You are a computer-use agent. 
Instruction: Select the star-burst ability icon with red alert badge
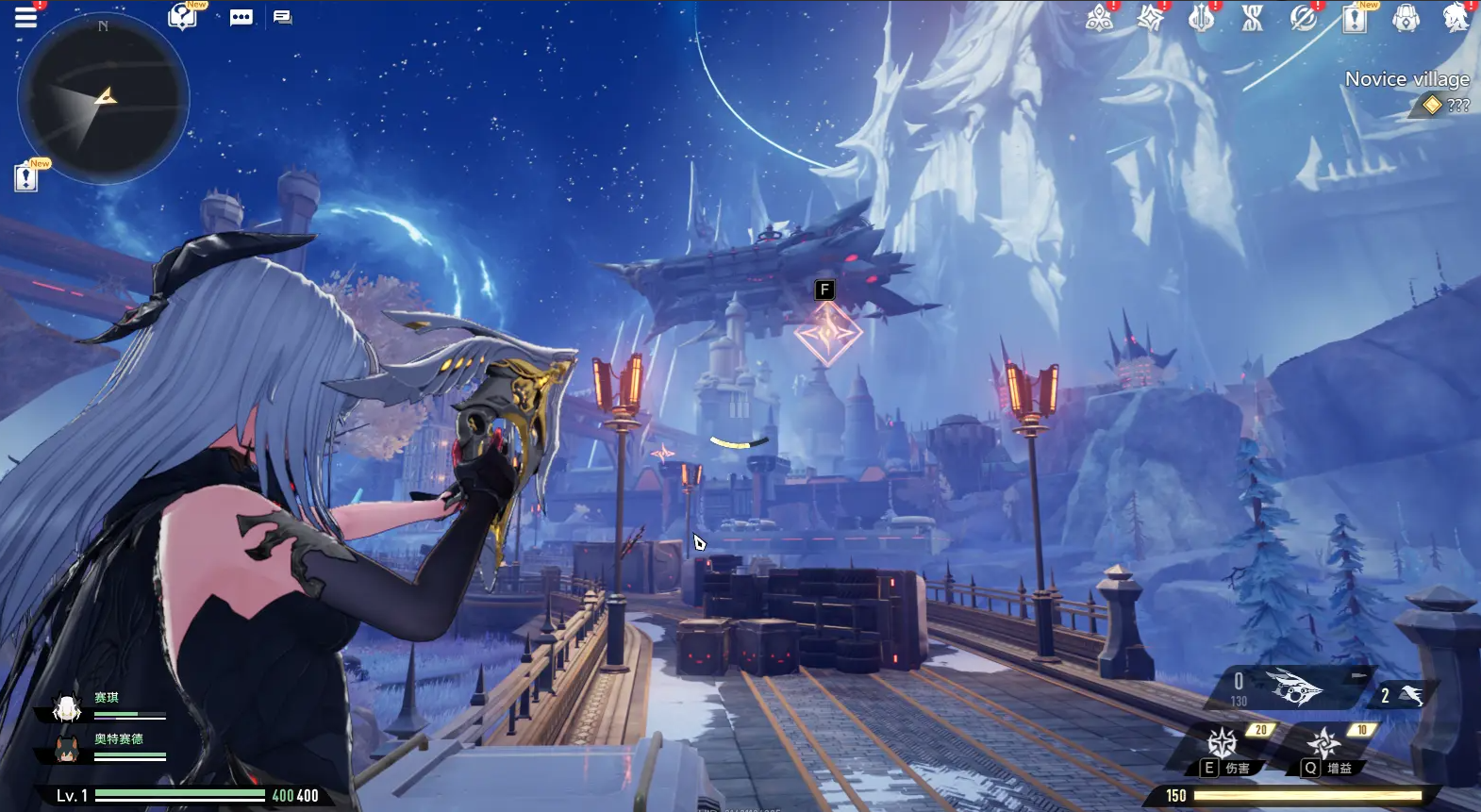(1150, 19)
